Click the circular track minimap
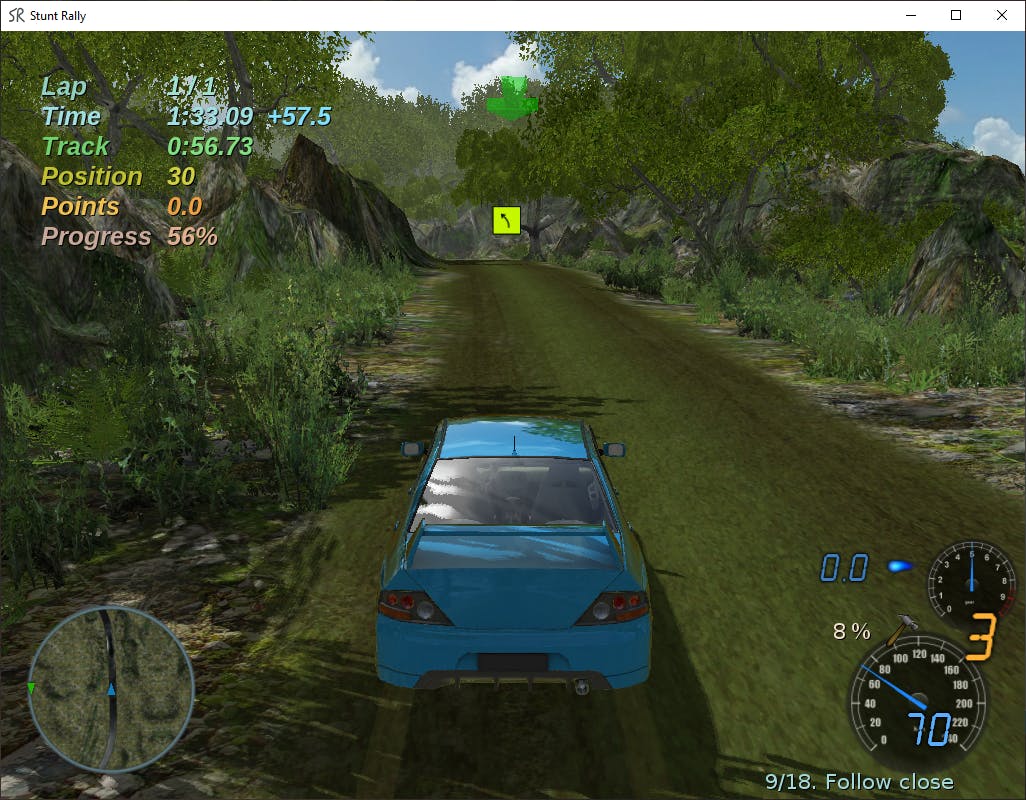The image size is (1026, 800). 111,688
